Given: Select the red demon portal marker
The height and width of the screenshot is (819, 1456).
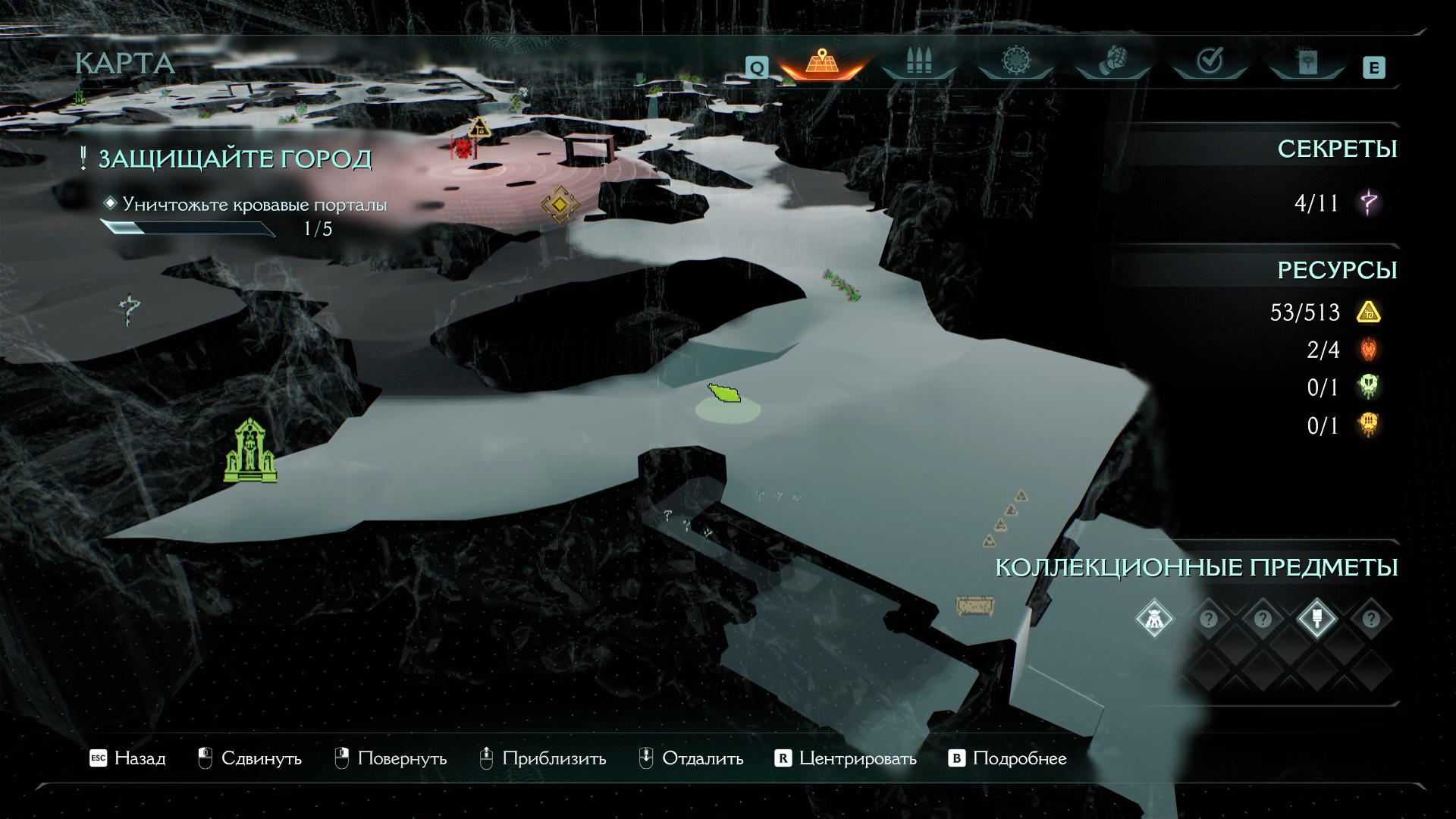Looking at the screenshot, I should pyautogui.click(x=463, y=147).
